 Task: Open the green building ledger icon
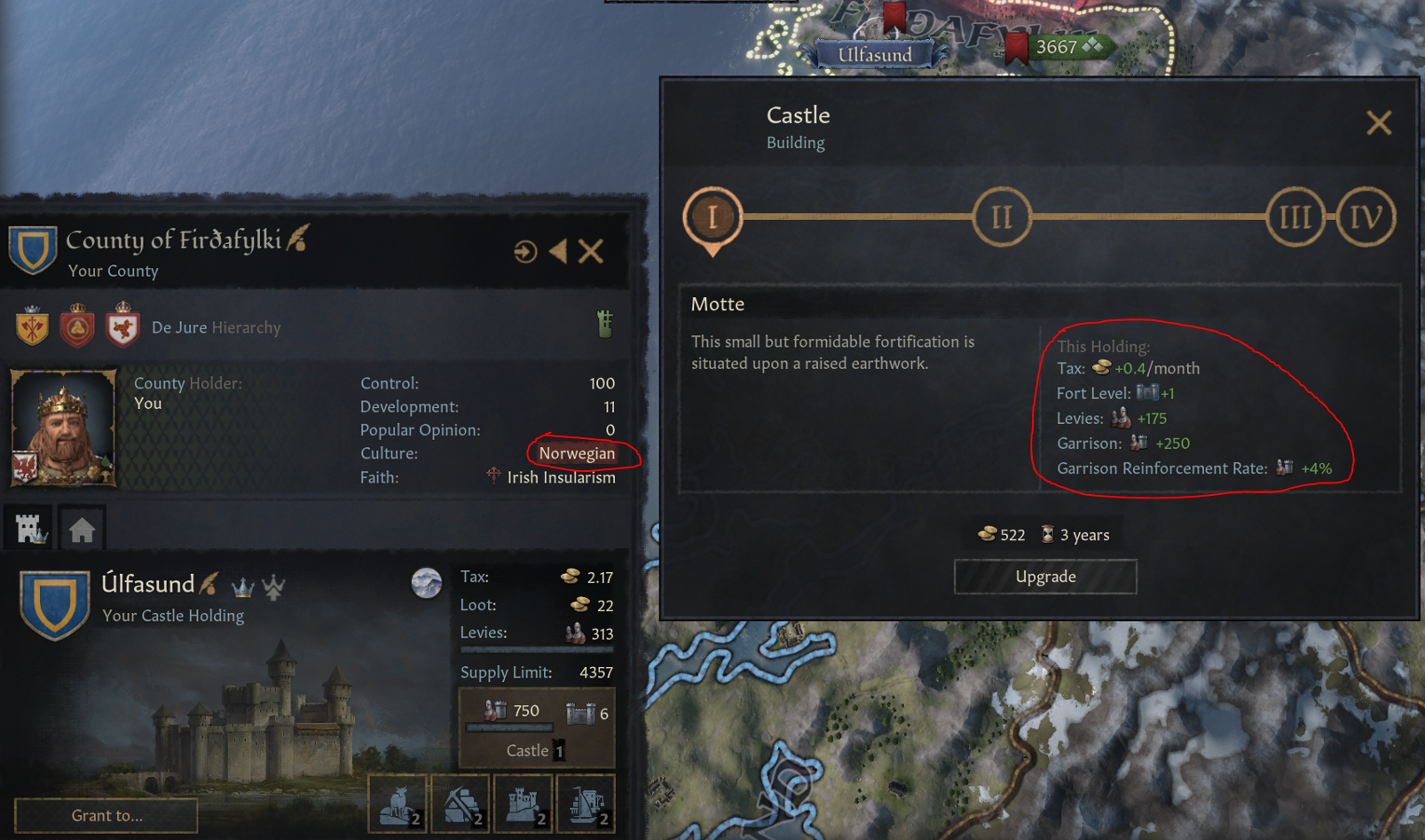tap(605, 326)
